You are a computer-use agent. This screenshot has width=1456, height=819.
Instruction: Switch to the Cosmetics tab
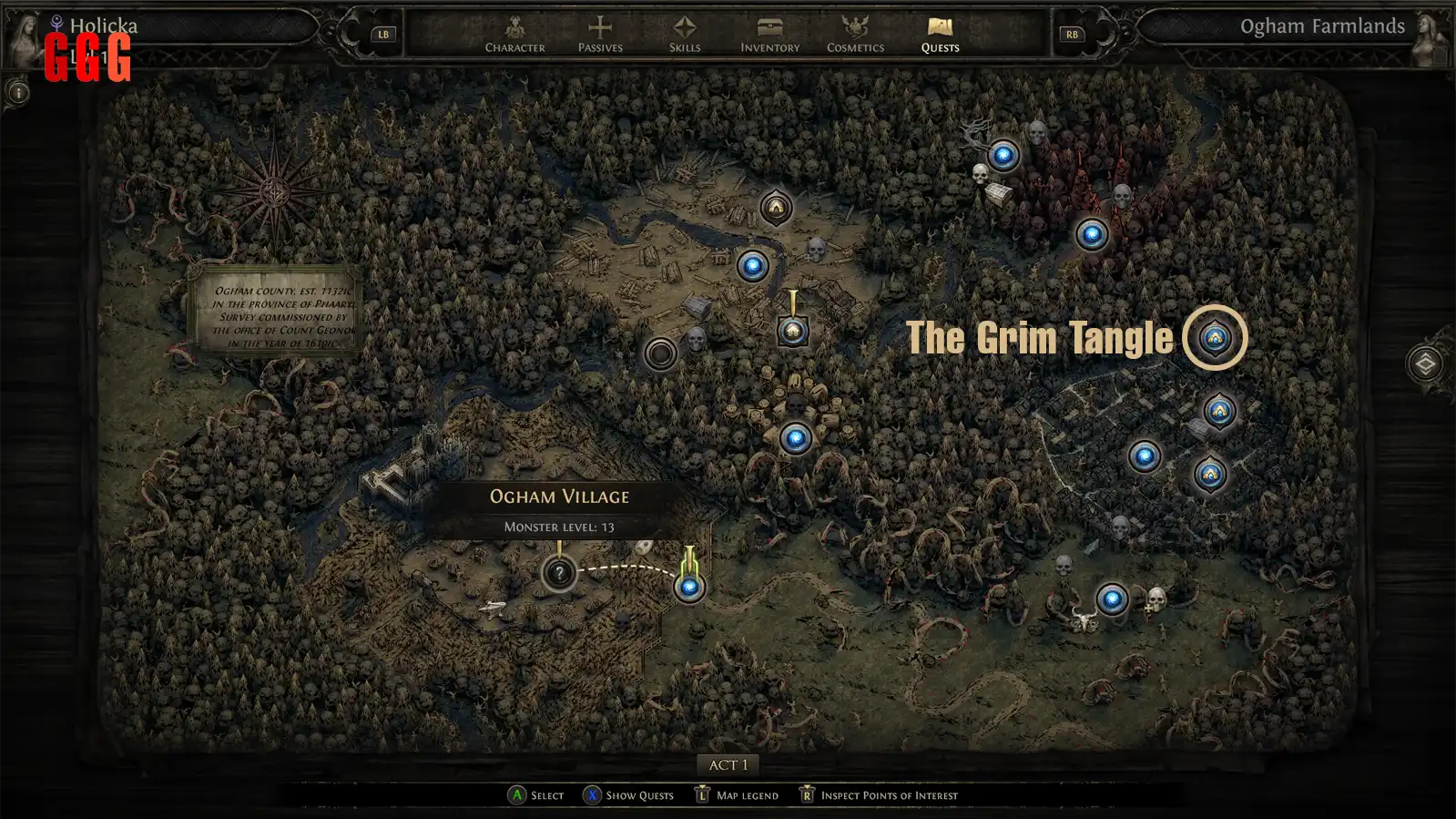click(855, 35)
